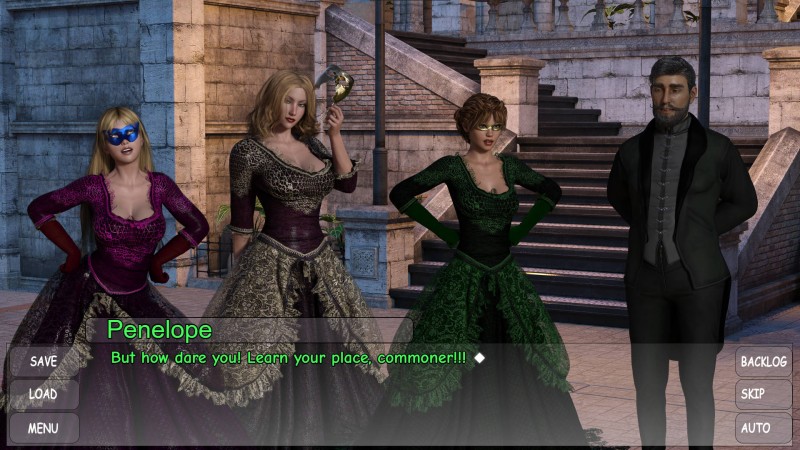Show the dialogue BACKLOG
800x450 pixels.
763,361
